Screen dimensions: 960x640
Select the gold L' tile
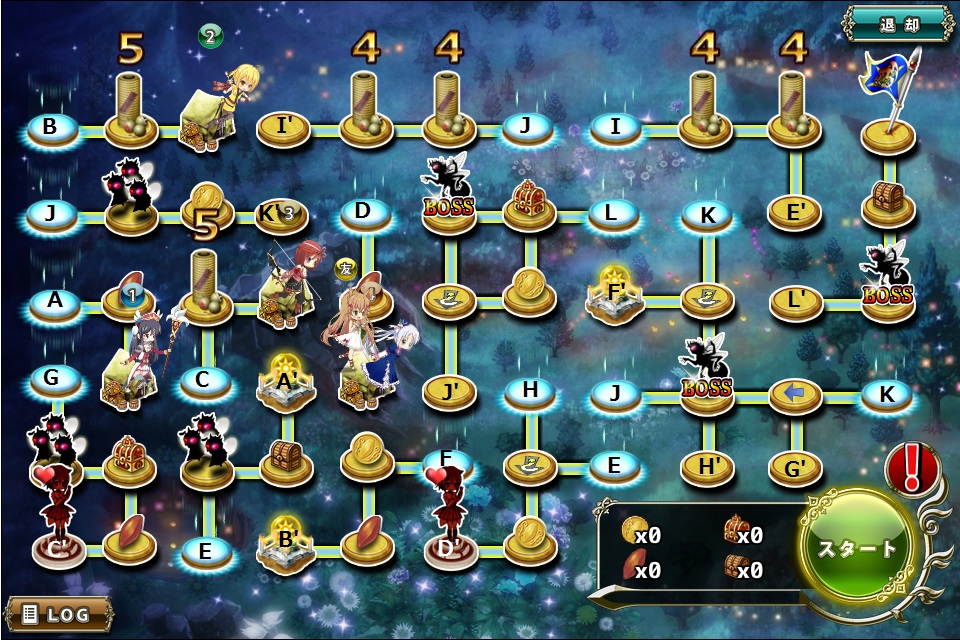794,300
